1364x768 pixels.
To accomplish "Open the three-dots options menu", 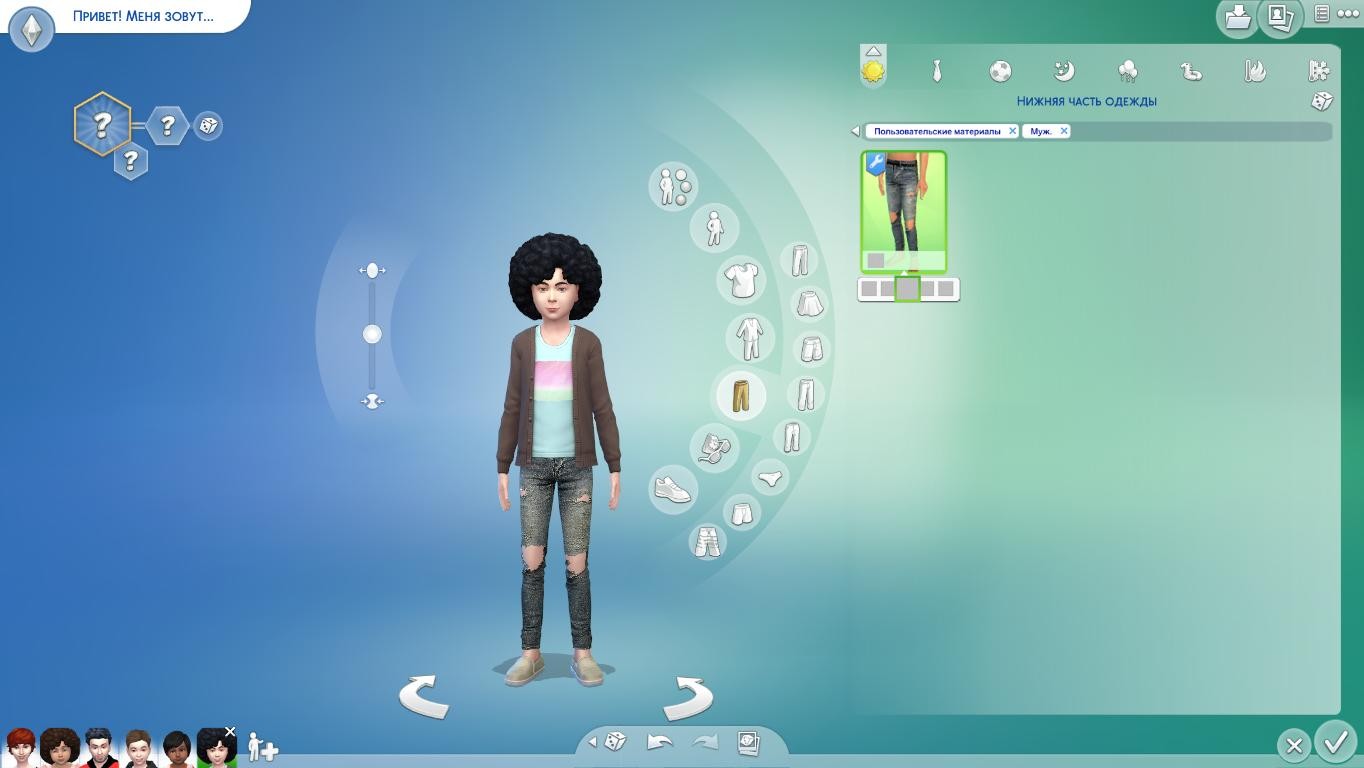I will 1348,14.
